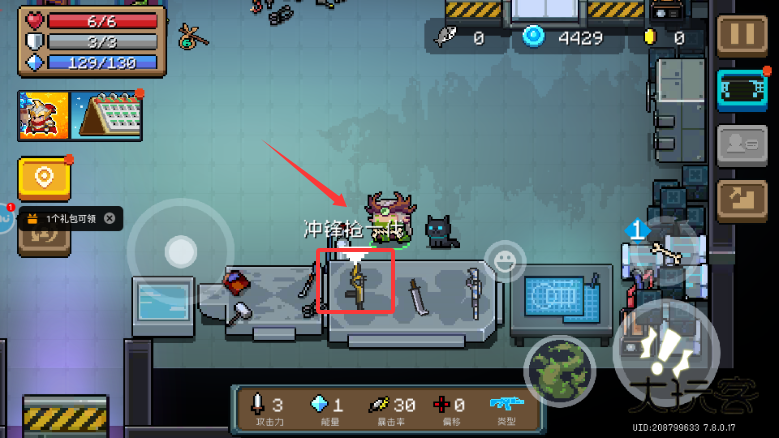Open the daily check-in calendar
The width and height of the screenshot is (779, 438).
[107, 116]
